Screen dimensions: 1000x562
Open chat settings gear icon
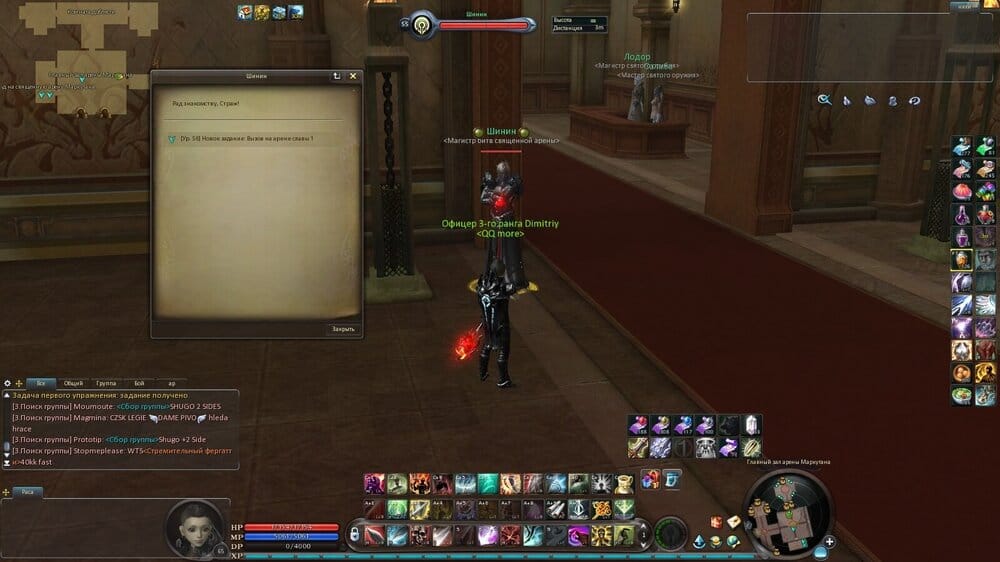7,383
